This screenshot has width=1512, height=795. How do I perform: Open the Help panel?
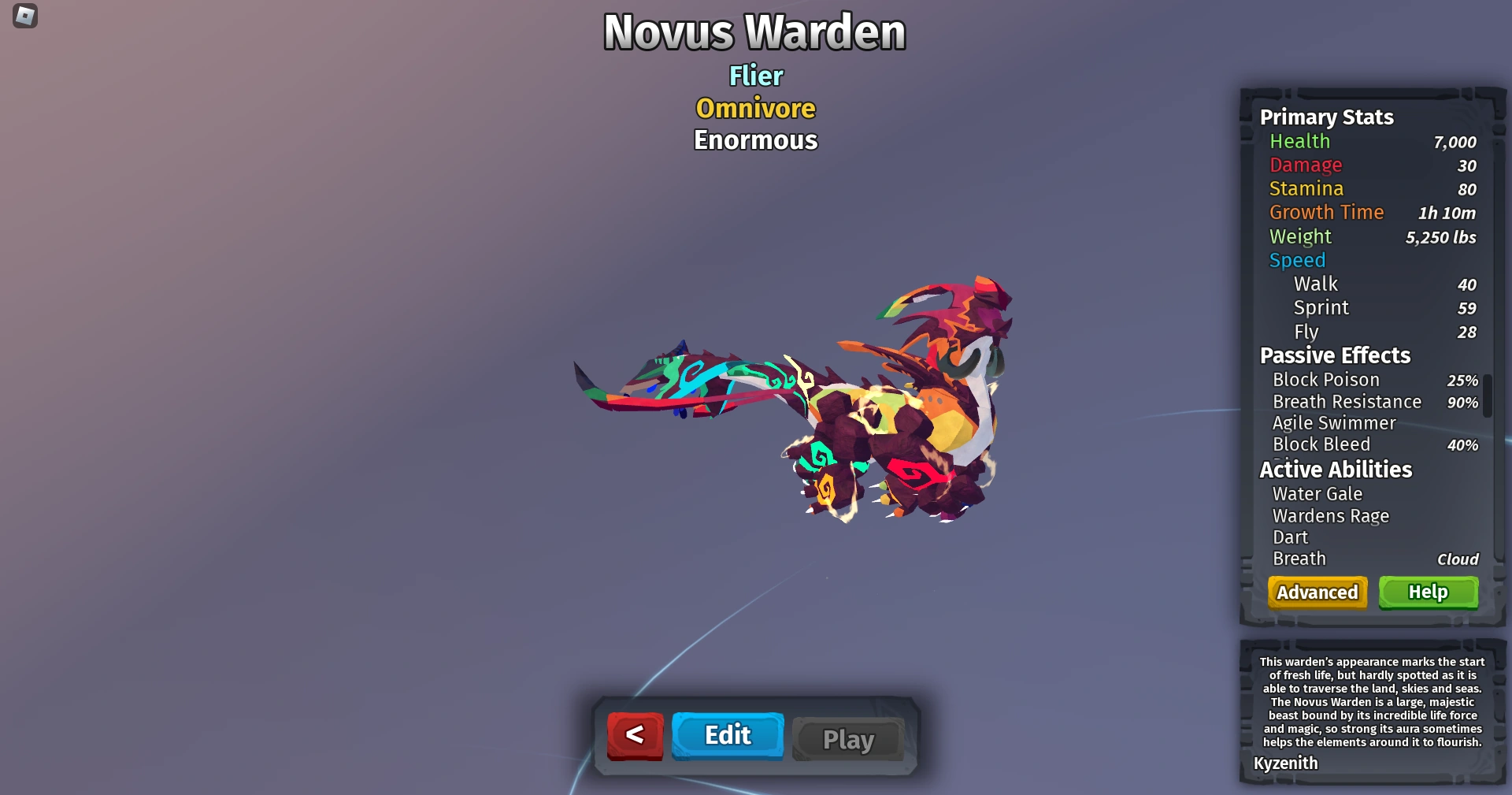[1428, 593]
